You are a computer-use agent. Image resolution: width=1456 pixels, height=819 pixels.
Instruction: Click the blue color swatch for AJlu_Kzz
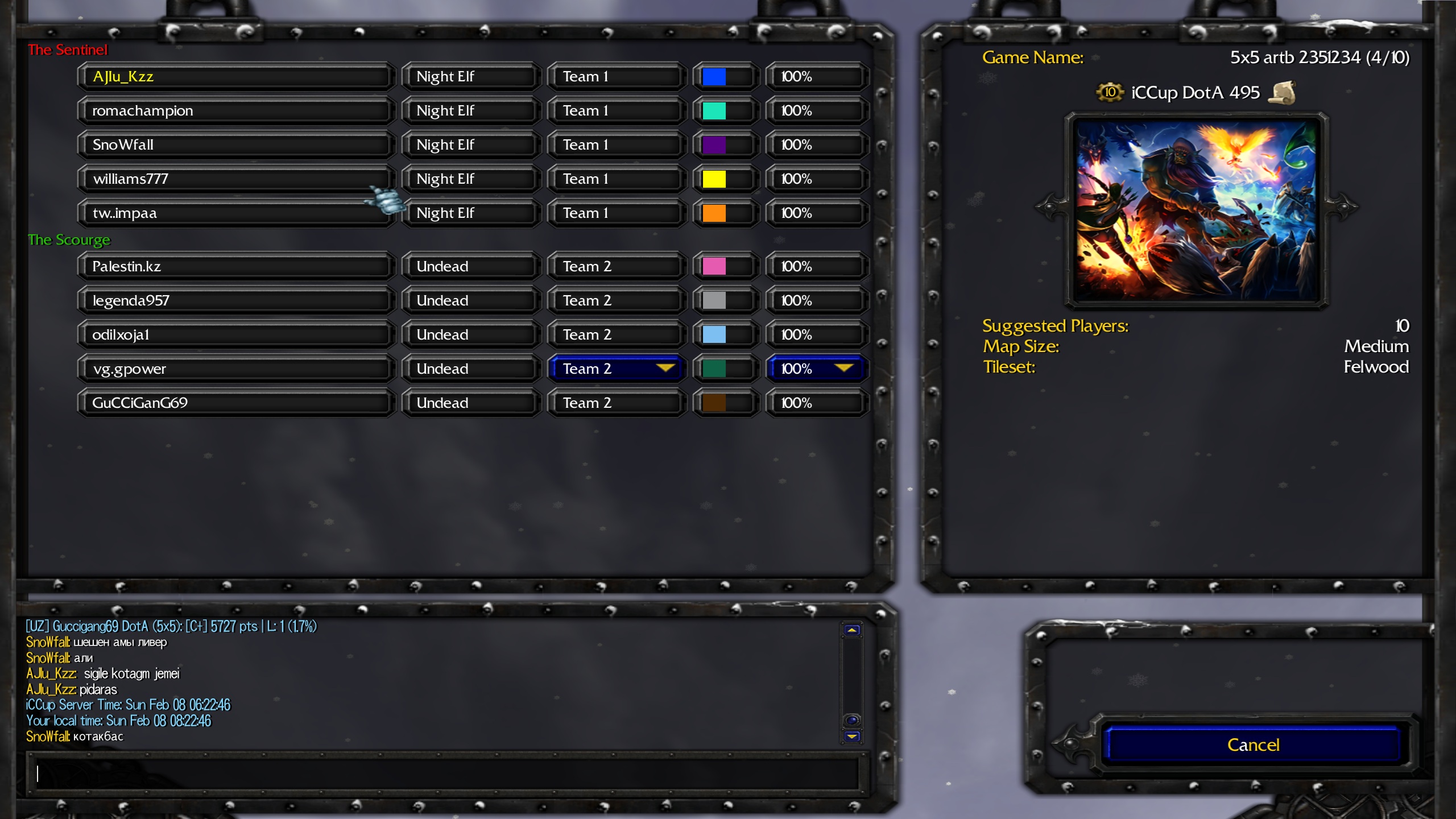pos(714,76)
